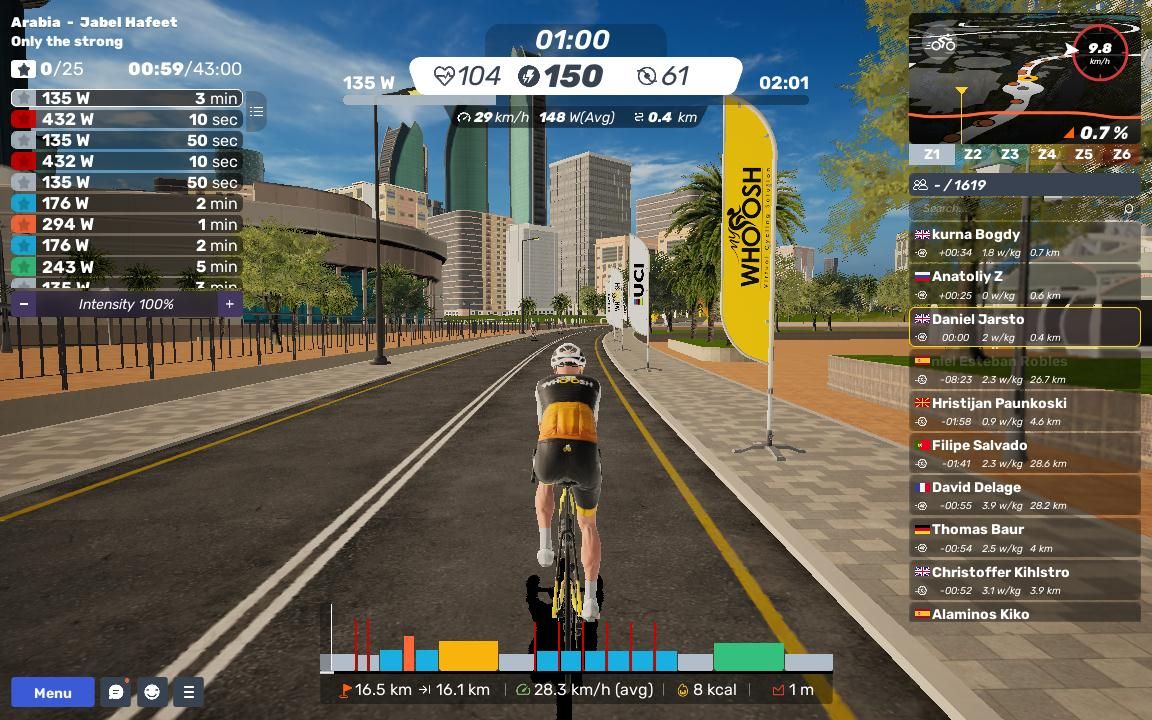Image resolution: width=1152 pixels, height=720 pixels.
Task: Click the minimap route view
Action: pyautogui.click(x=1000, y=100)
